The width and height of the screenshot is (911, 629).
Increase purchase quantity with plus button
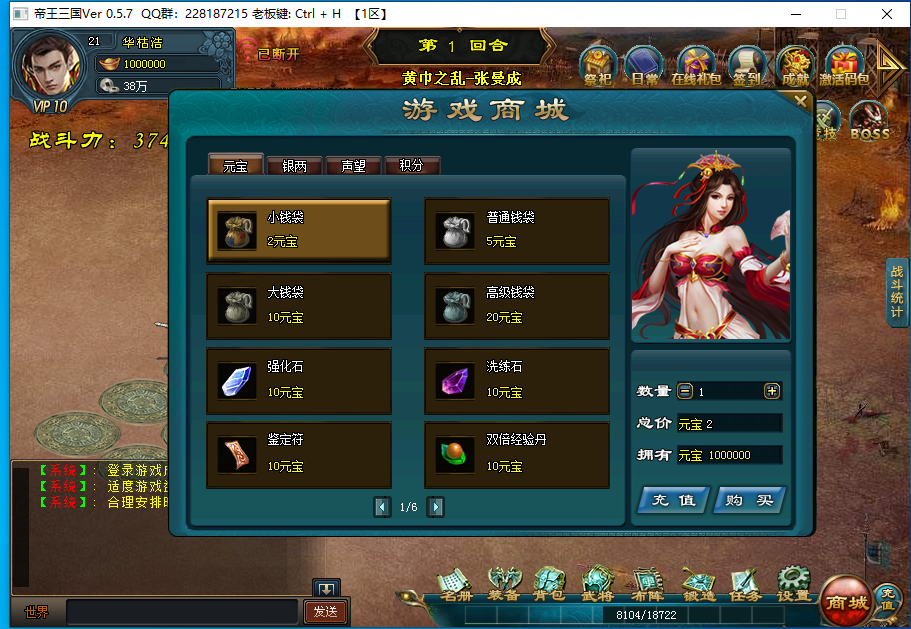tap(772, 391)
